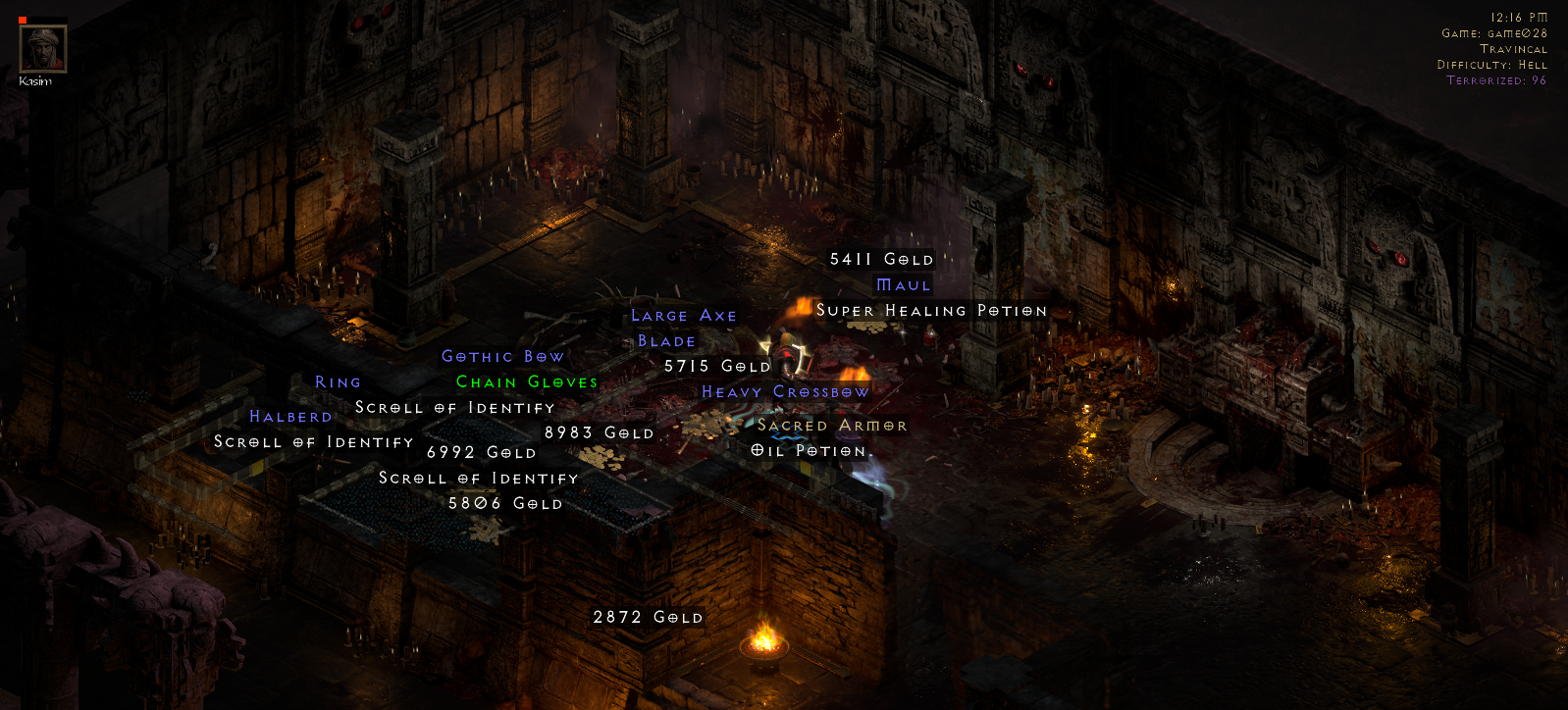Grab the leftmost Scroll of Identify
Image resolution: width=1568 pixels, height=710 pixels.
click(x=313, y=442)
